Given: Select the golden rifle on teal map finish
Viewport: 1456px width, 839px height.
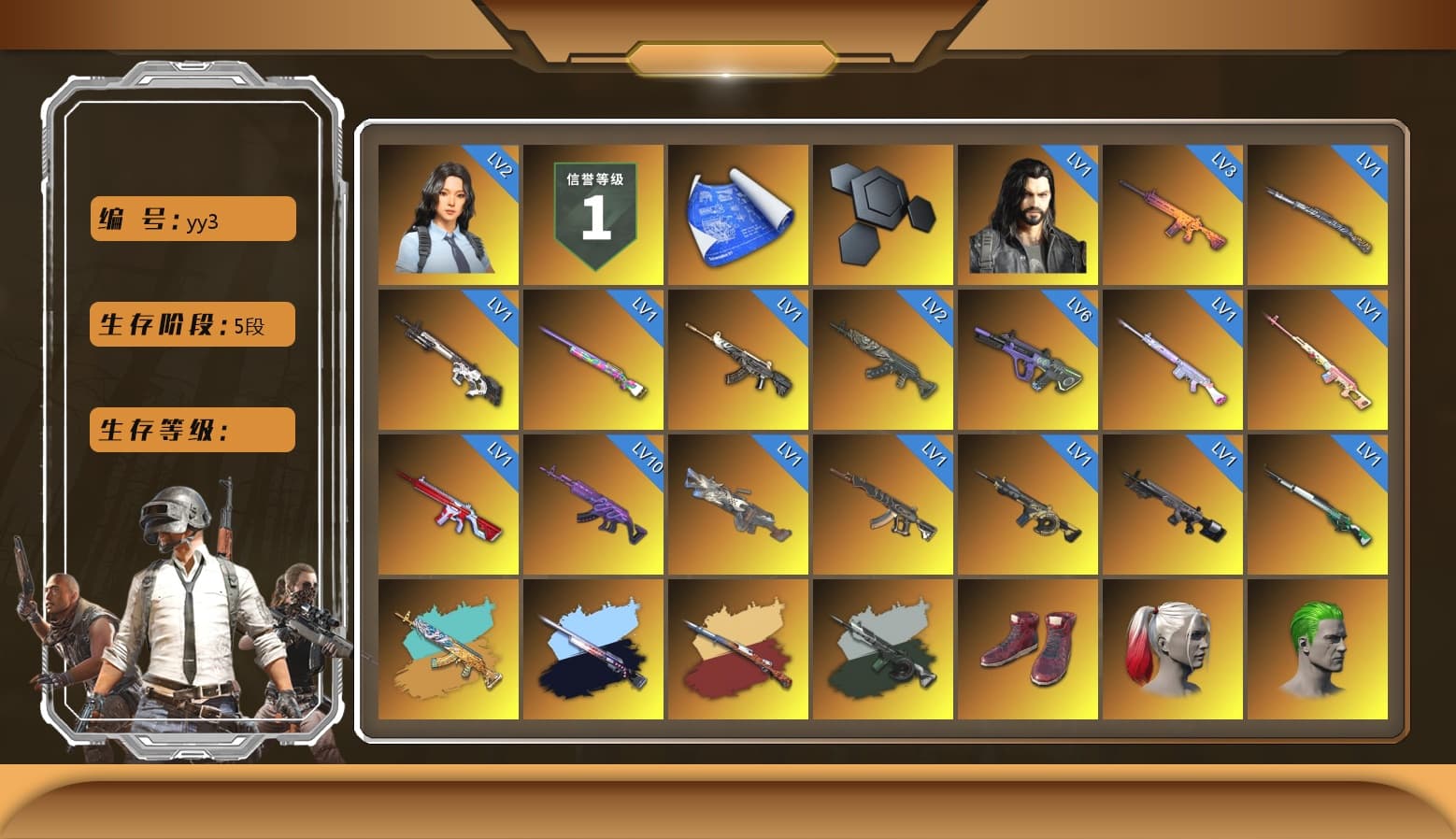Looking at the screenshot, I should (x=449, y=649).
